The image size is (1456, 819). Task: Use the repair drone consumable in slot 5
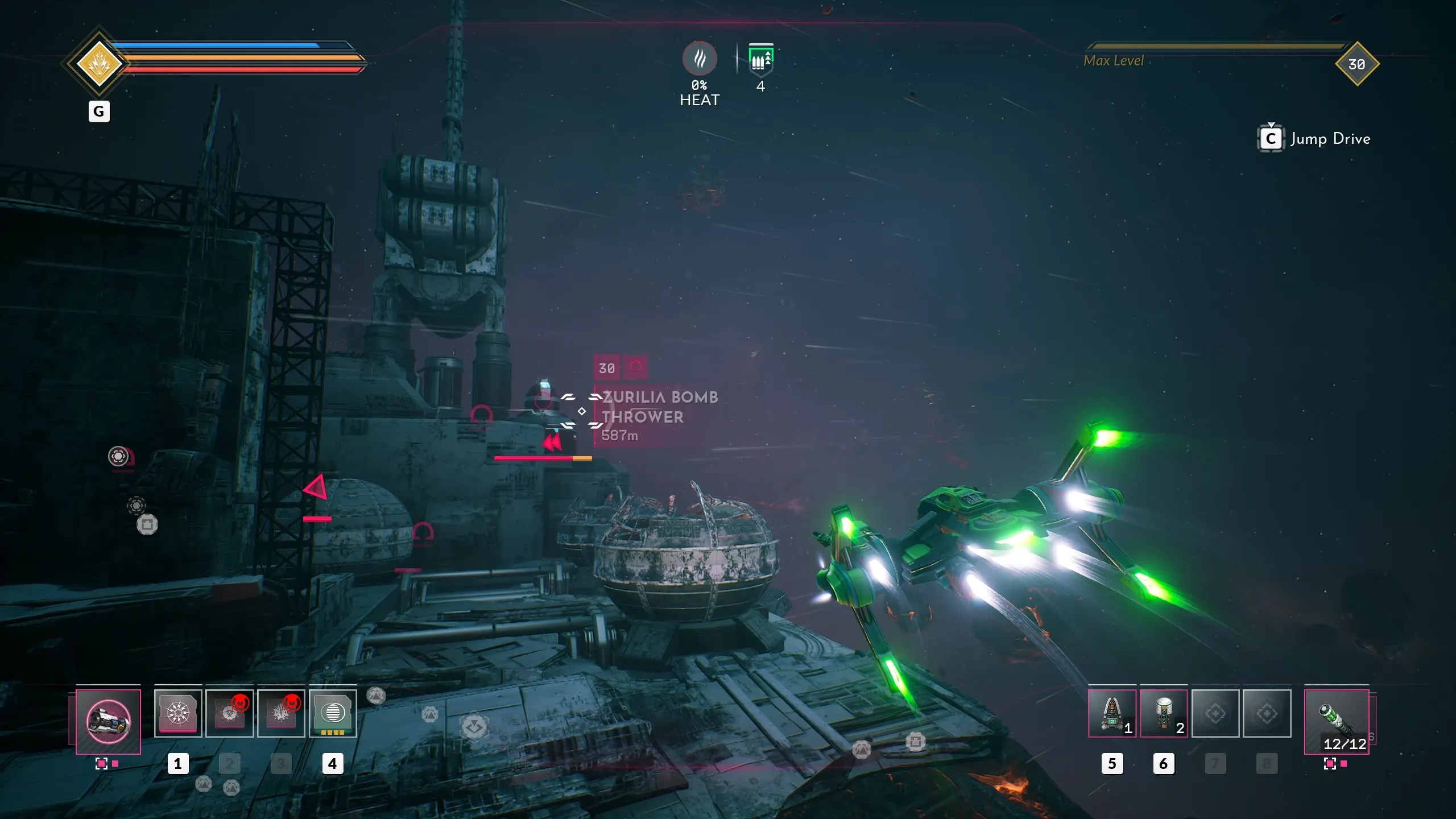(x=1113, y=713)
